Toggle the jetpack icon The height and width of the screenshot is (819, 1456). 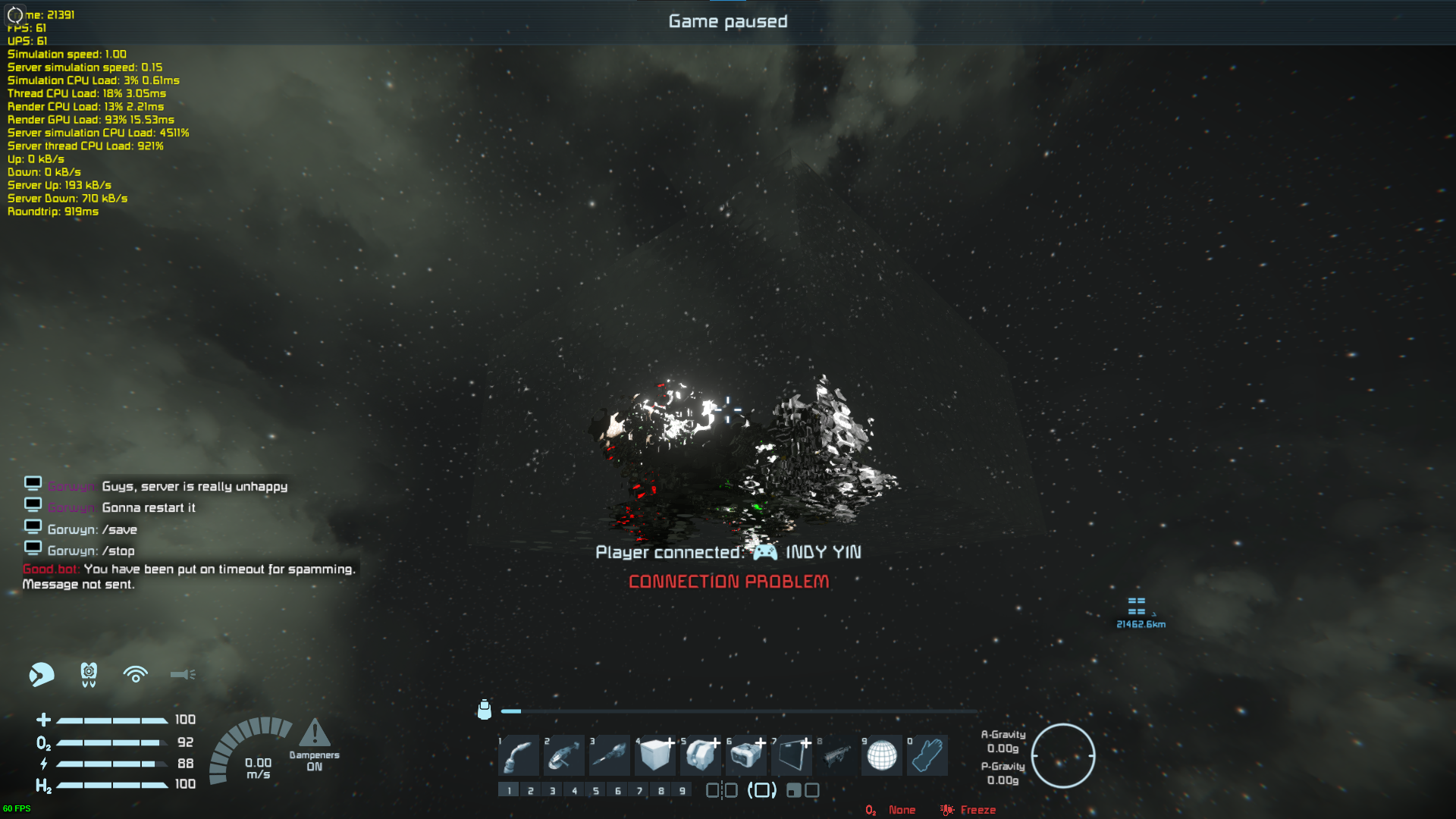click(89, 674)
